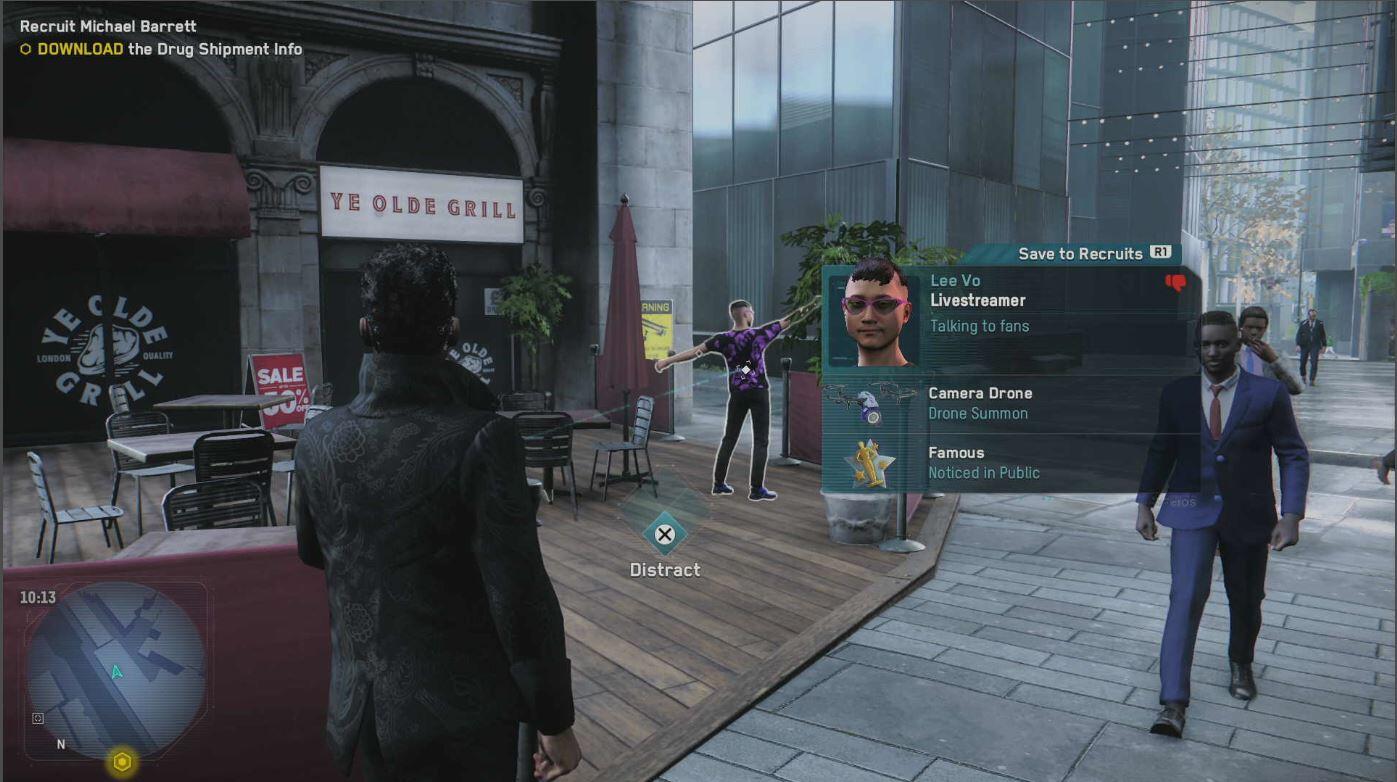Click the yellow hexagon marker below the minimap
1397x782 pixels.
[x=122, y=763]
